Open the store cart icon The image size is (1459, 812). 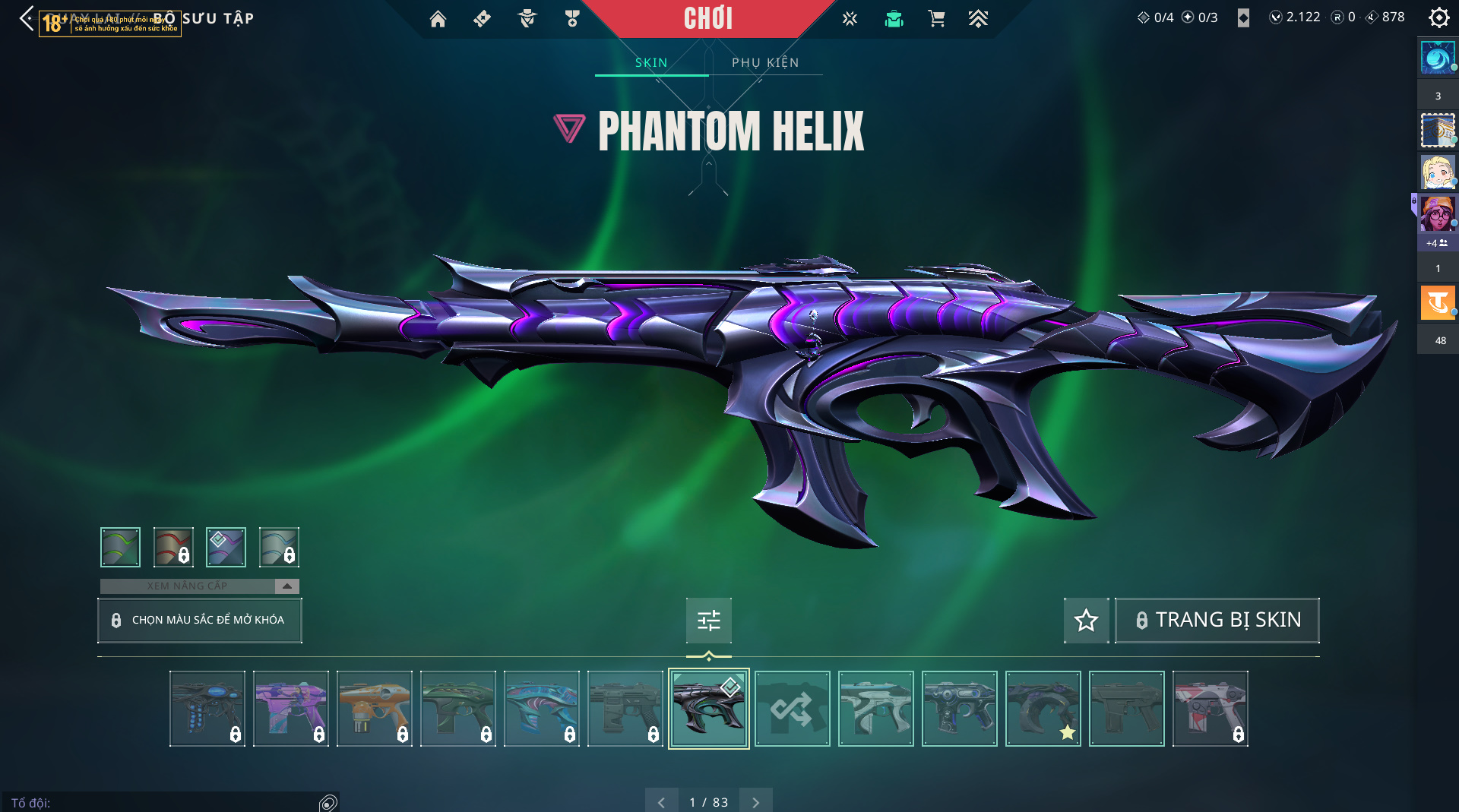coord(936,19)
